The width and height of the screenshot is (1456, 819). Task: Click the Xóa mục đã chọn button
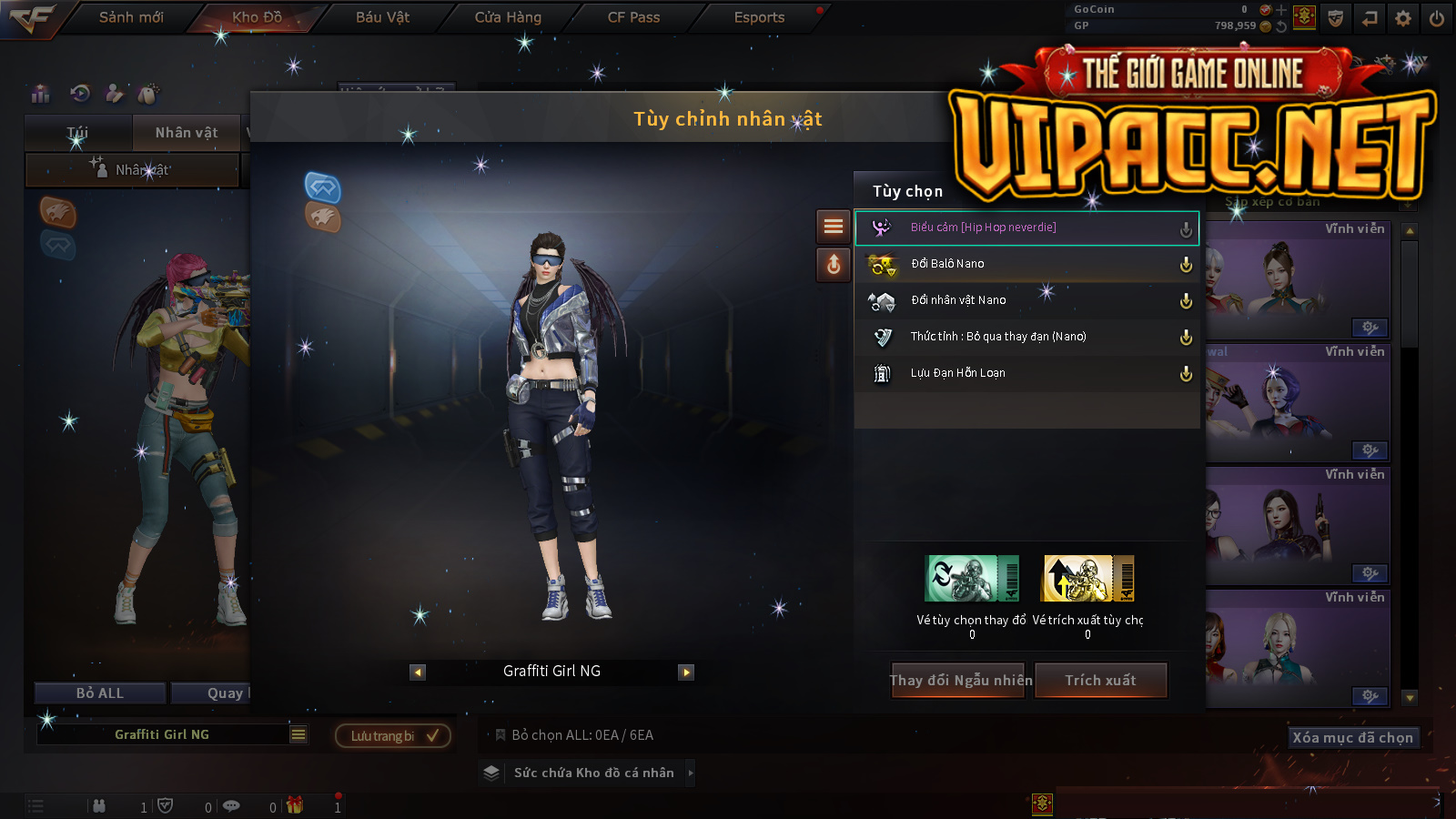tap(1352, 738)
